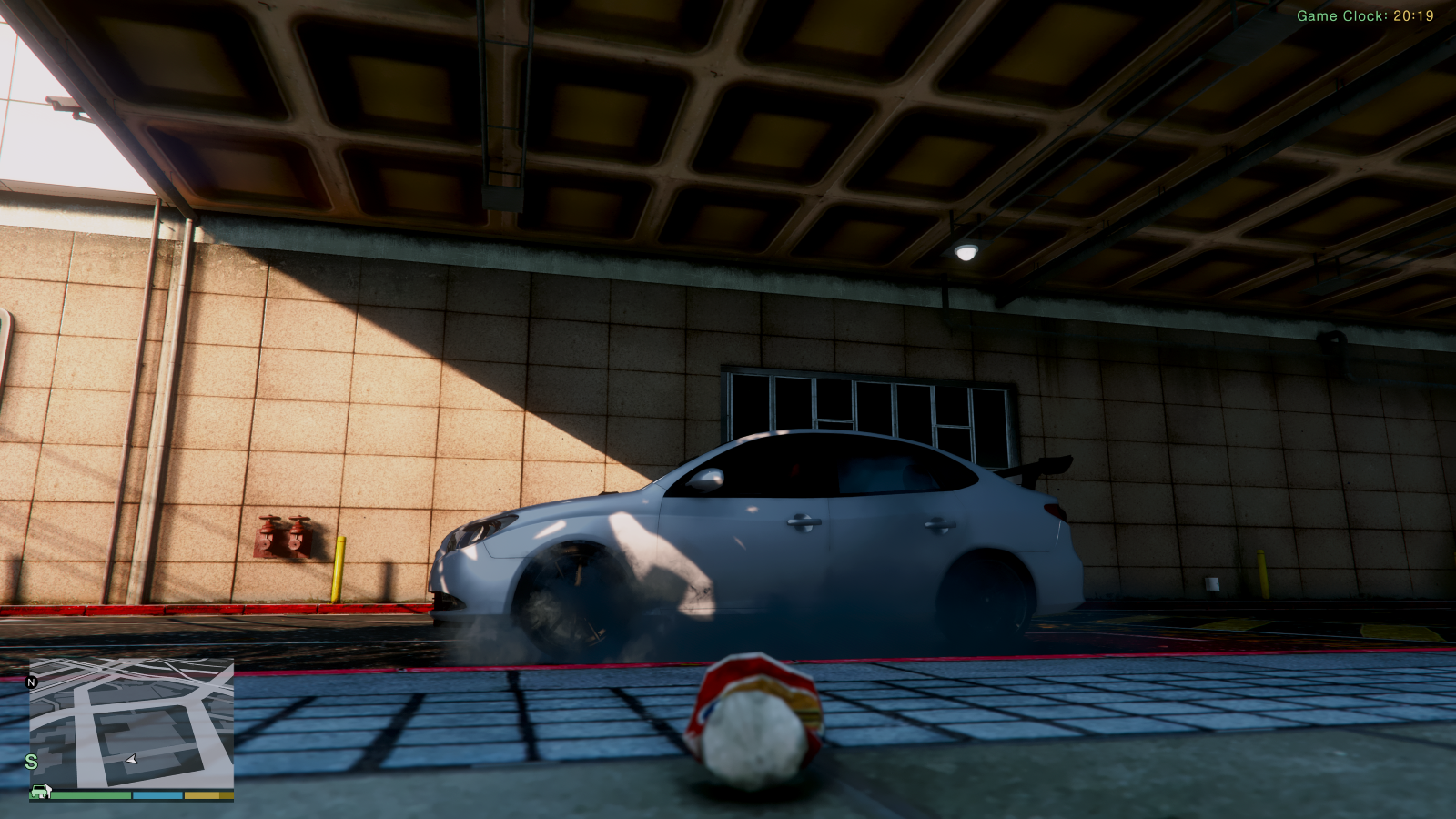
Task: Click the white player arrow on the minimap
Action: (x=132, y=758)
